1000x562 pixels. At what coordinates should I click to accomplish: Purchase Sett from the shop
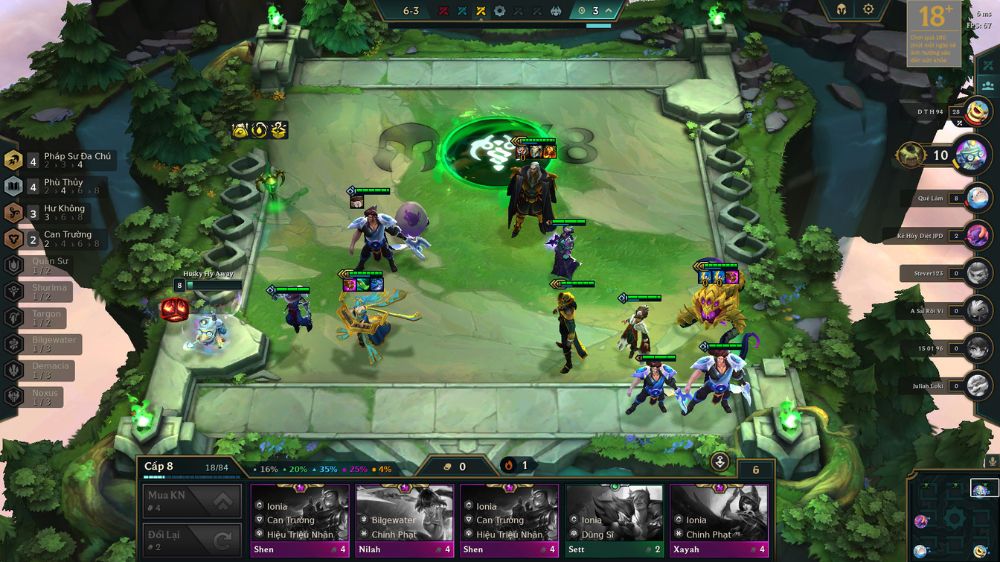613,520
